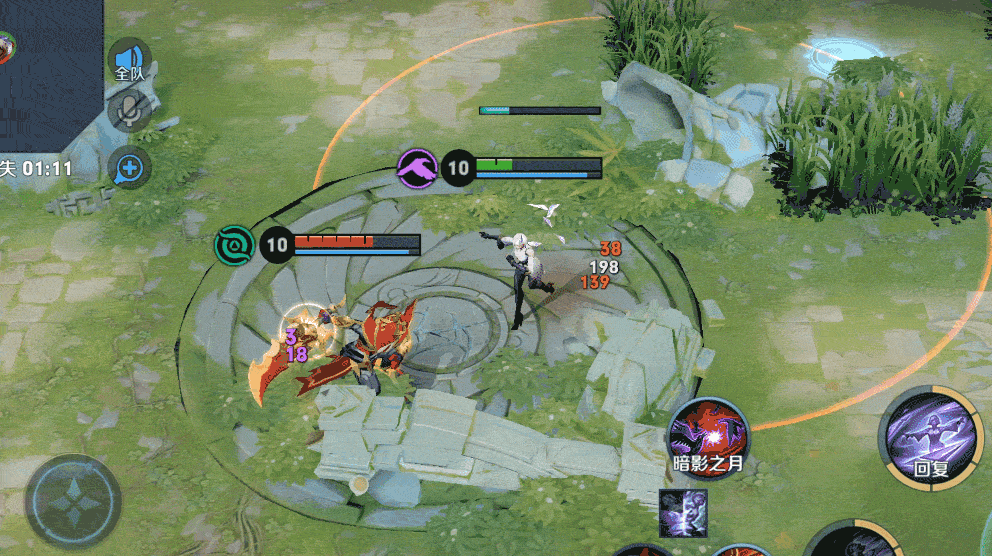Unmute the crossed-out microphone button
Viewport: 992px width, 556px height.
coord(129,110)
